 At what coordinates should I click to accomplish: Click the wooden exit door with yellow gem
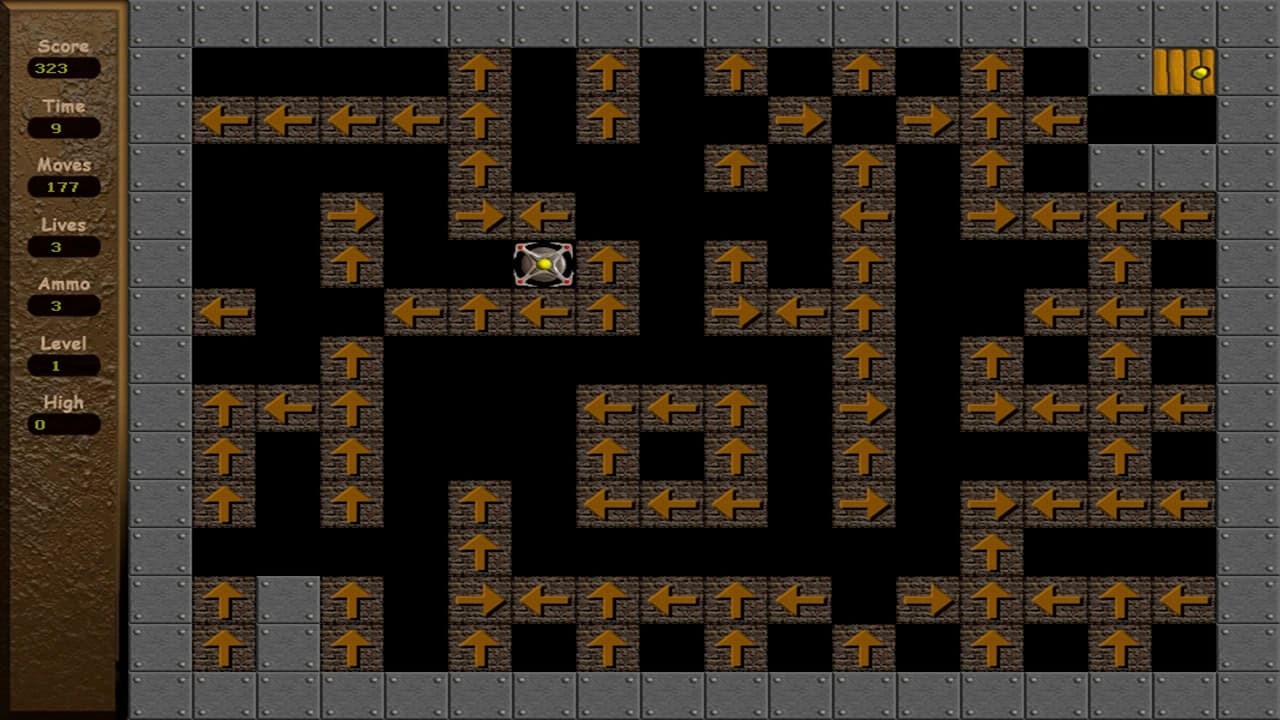click(1184, 72)
